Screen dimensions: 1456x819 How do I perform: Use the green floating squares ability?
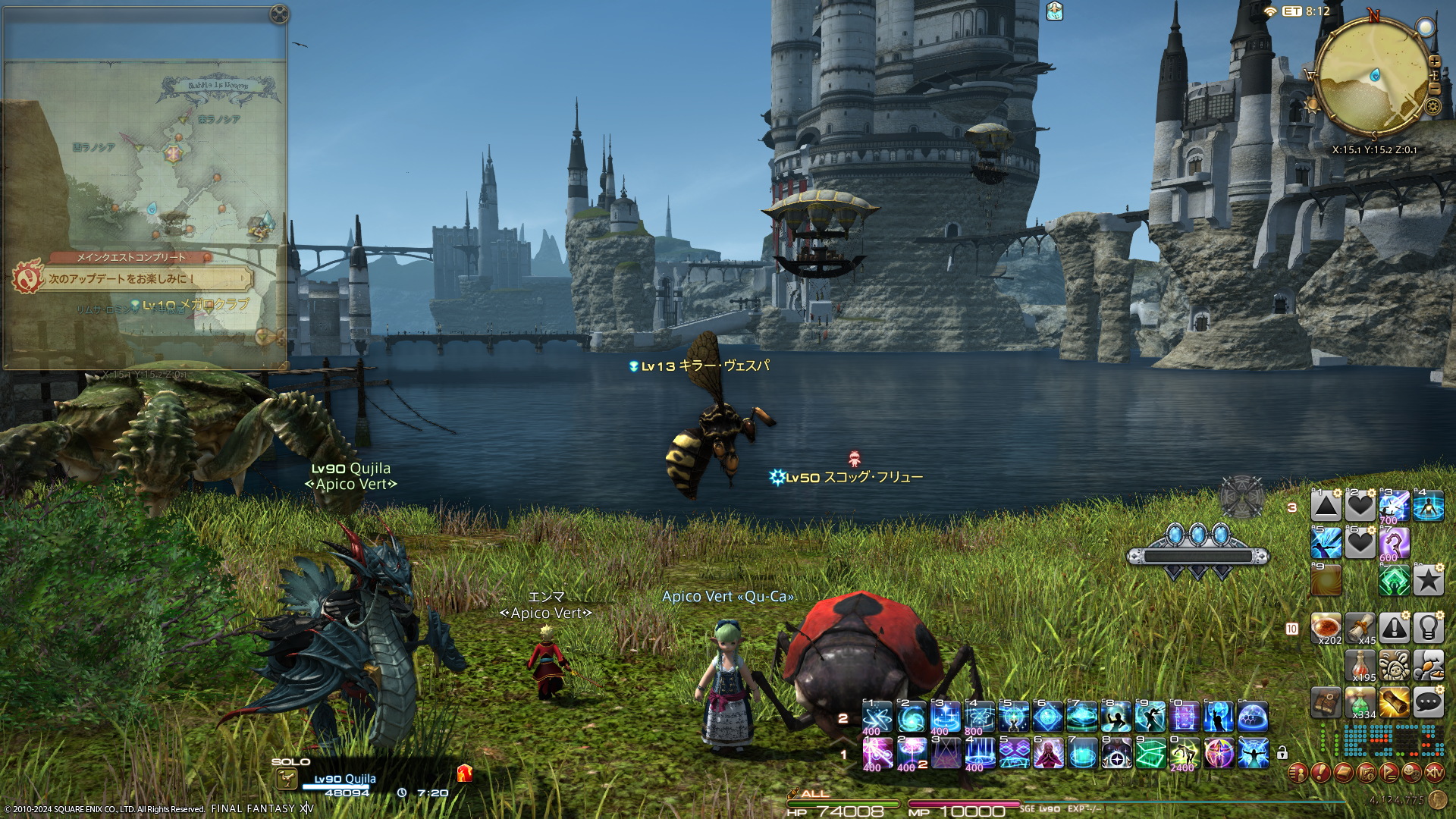1150,754
